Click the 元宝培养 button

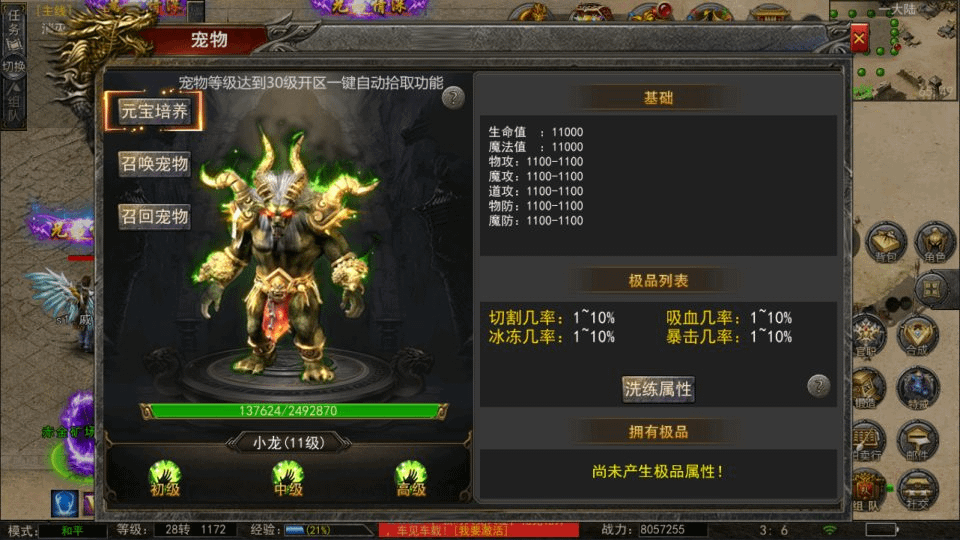[x=155, y=111]
